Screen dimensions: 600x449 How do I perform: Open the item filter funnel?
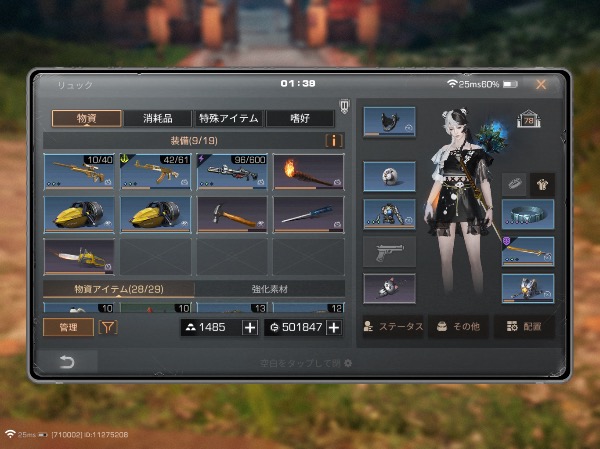tap(107, 327)
